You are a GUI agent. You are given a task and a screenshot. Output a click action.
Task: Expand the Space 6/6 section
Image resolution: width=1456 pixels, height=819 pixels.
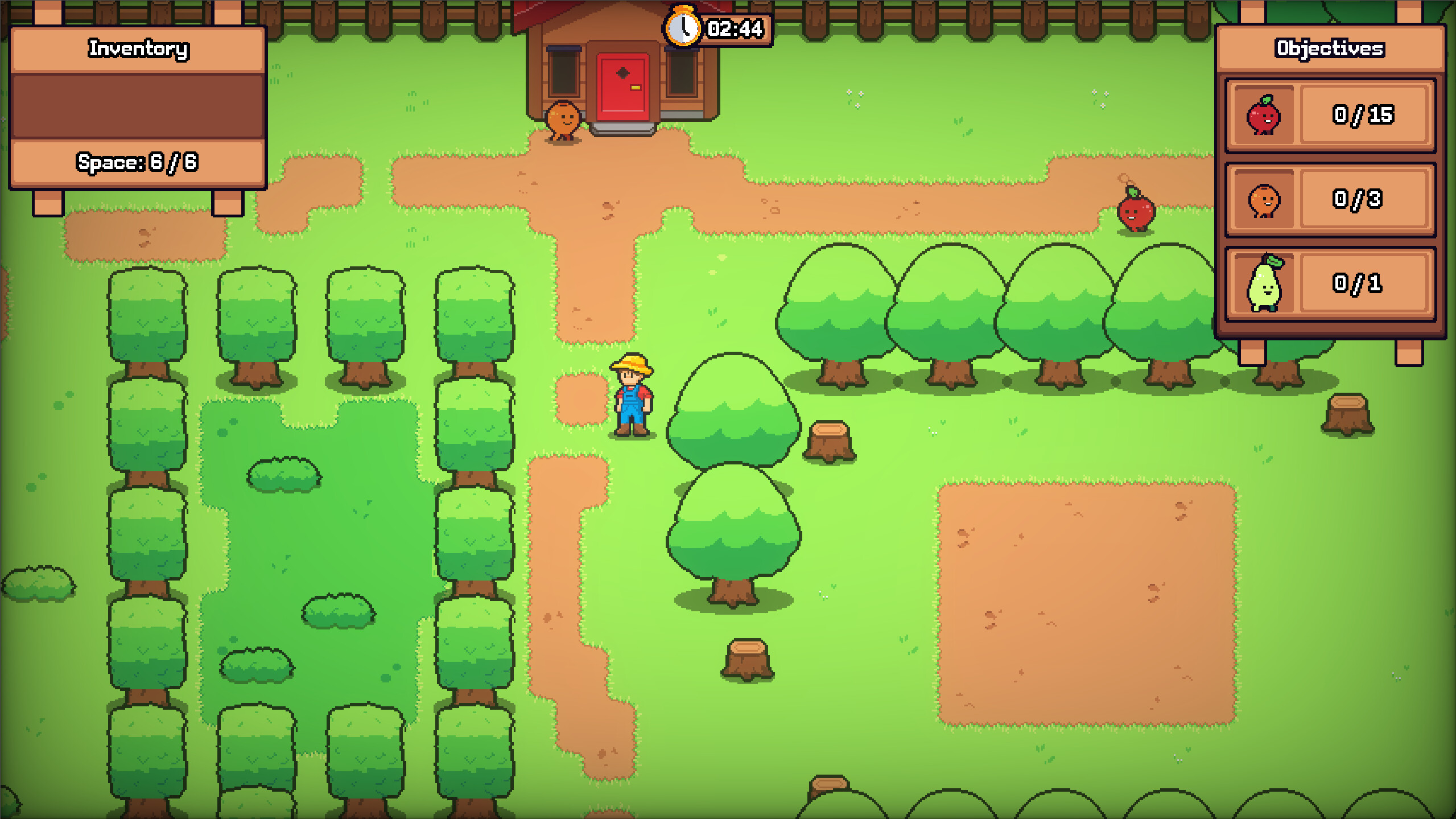pyautogui.click(x=137, y=162)
